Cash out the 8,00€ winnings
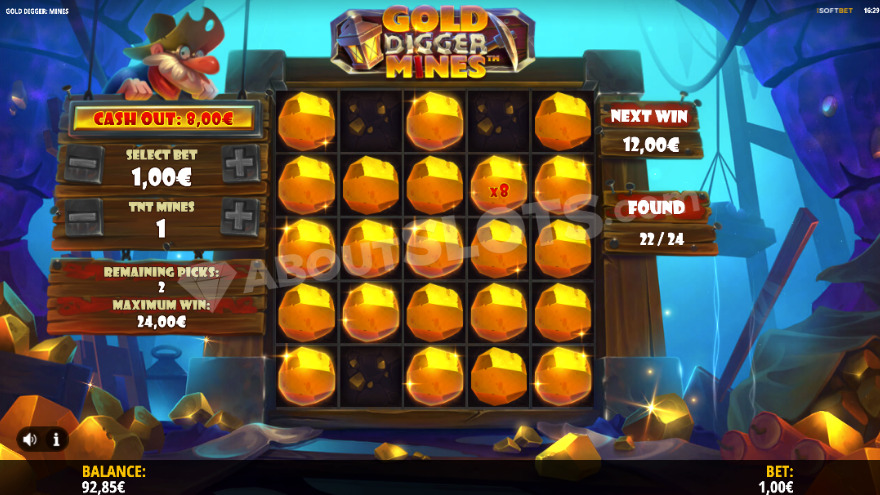This screenshot has width=880, height=495. [162, 119]
